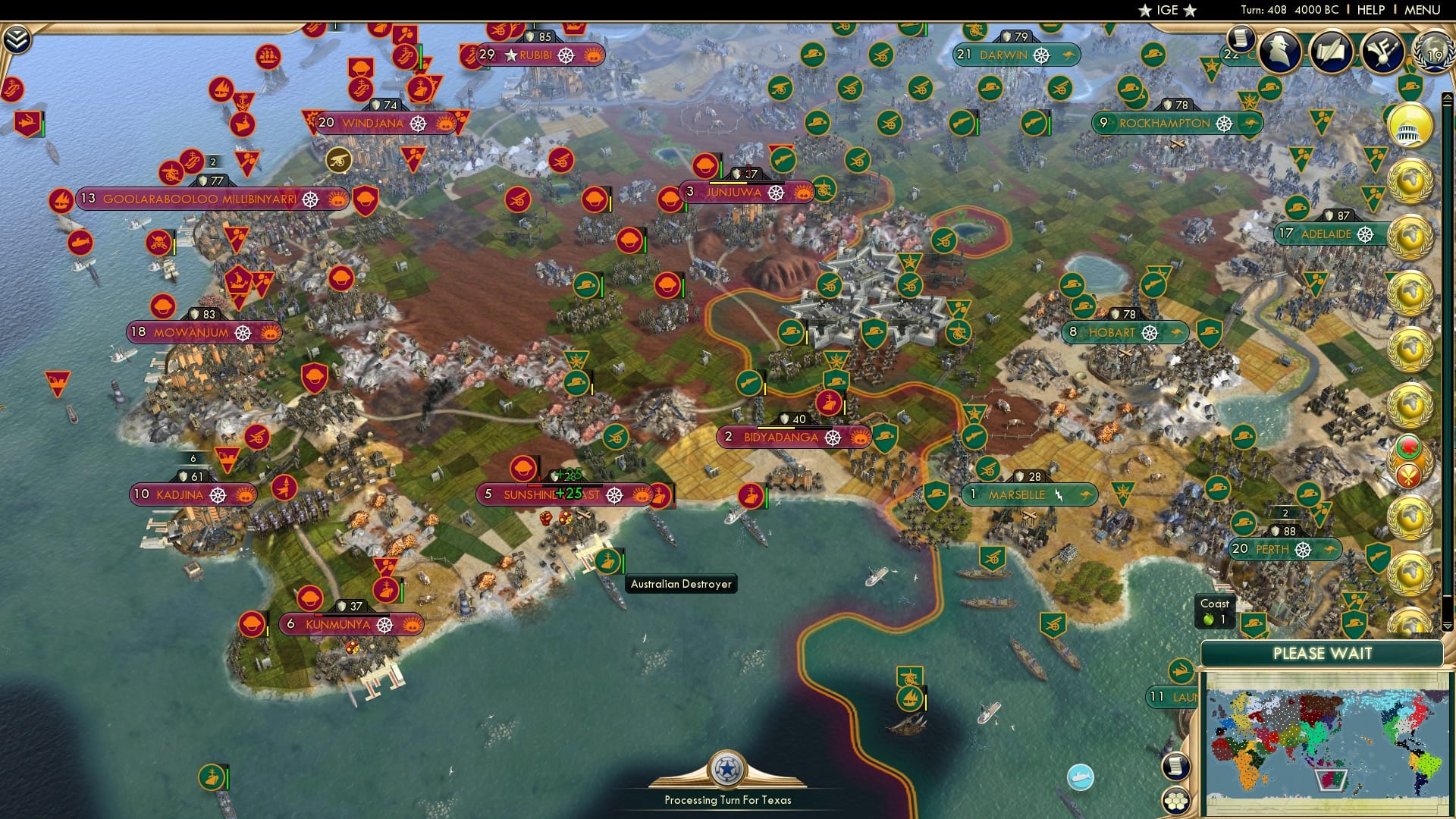Click the notification list scrollbar
The image size is (1456, 819).
pos(1446,303)
